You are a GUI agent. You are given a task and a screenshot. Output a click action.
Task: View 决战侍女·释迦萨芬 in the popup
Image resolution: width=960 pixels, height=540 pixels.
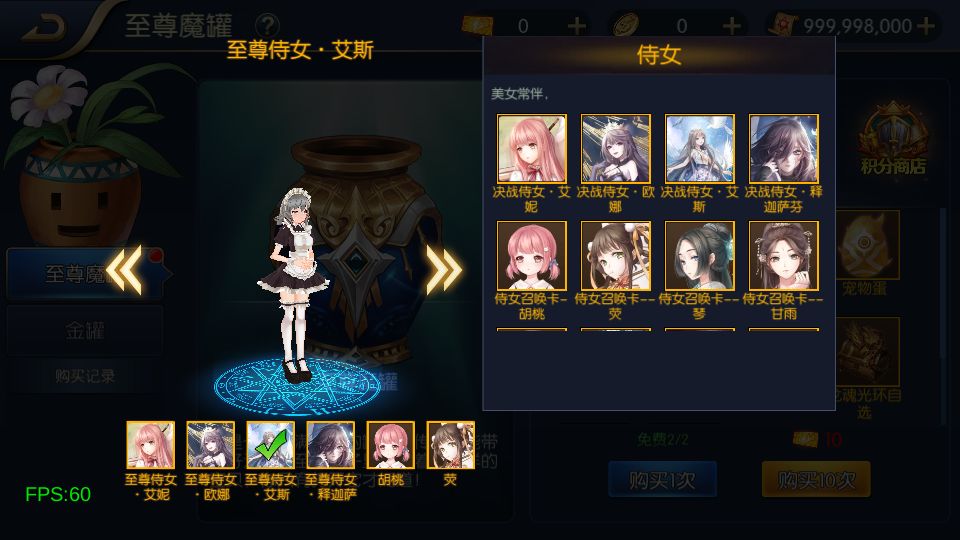coord(784,149)
